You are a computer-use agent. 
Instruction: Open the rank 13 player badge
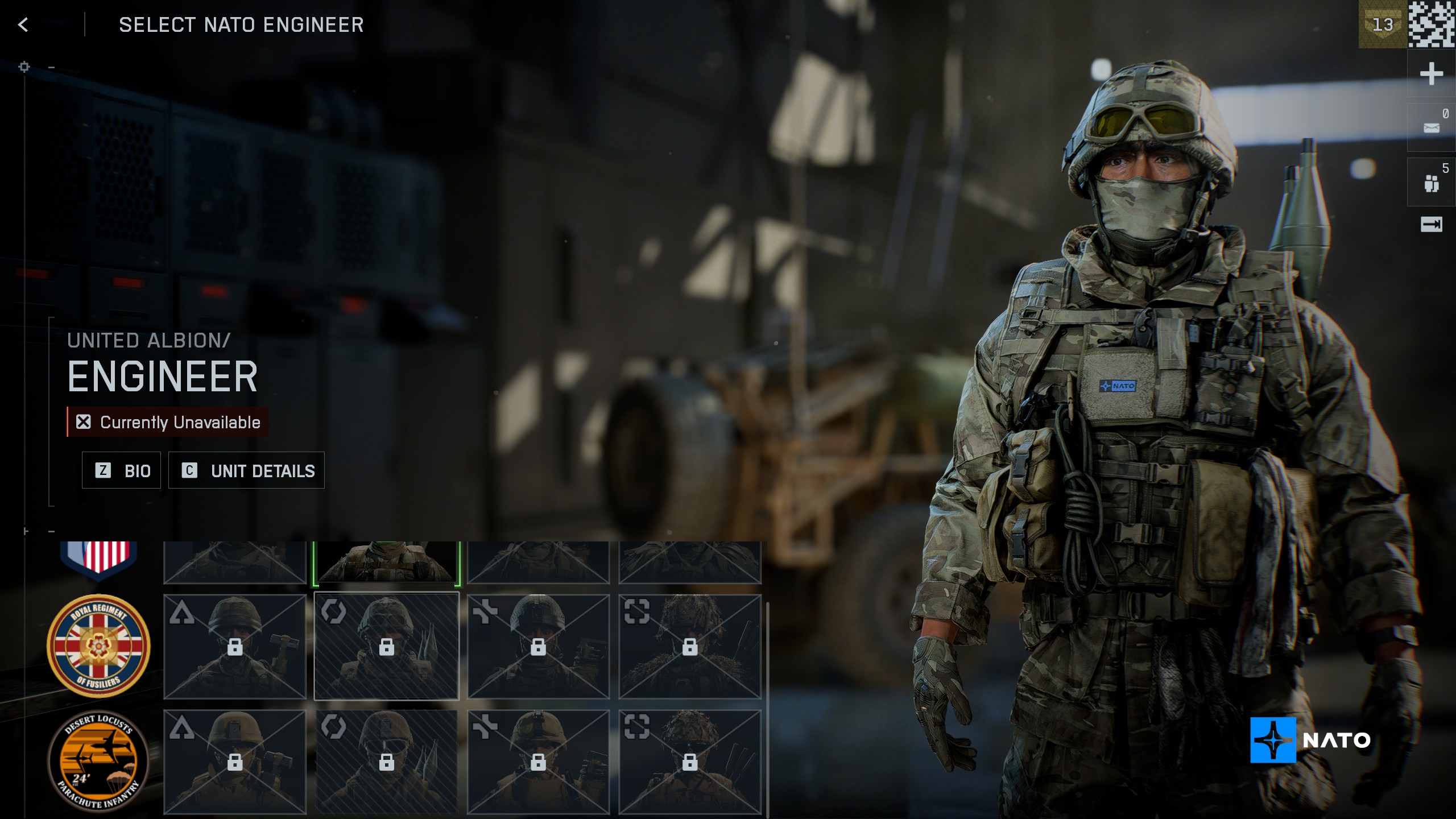[1383, 24]
